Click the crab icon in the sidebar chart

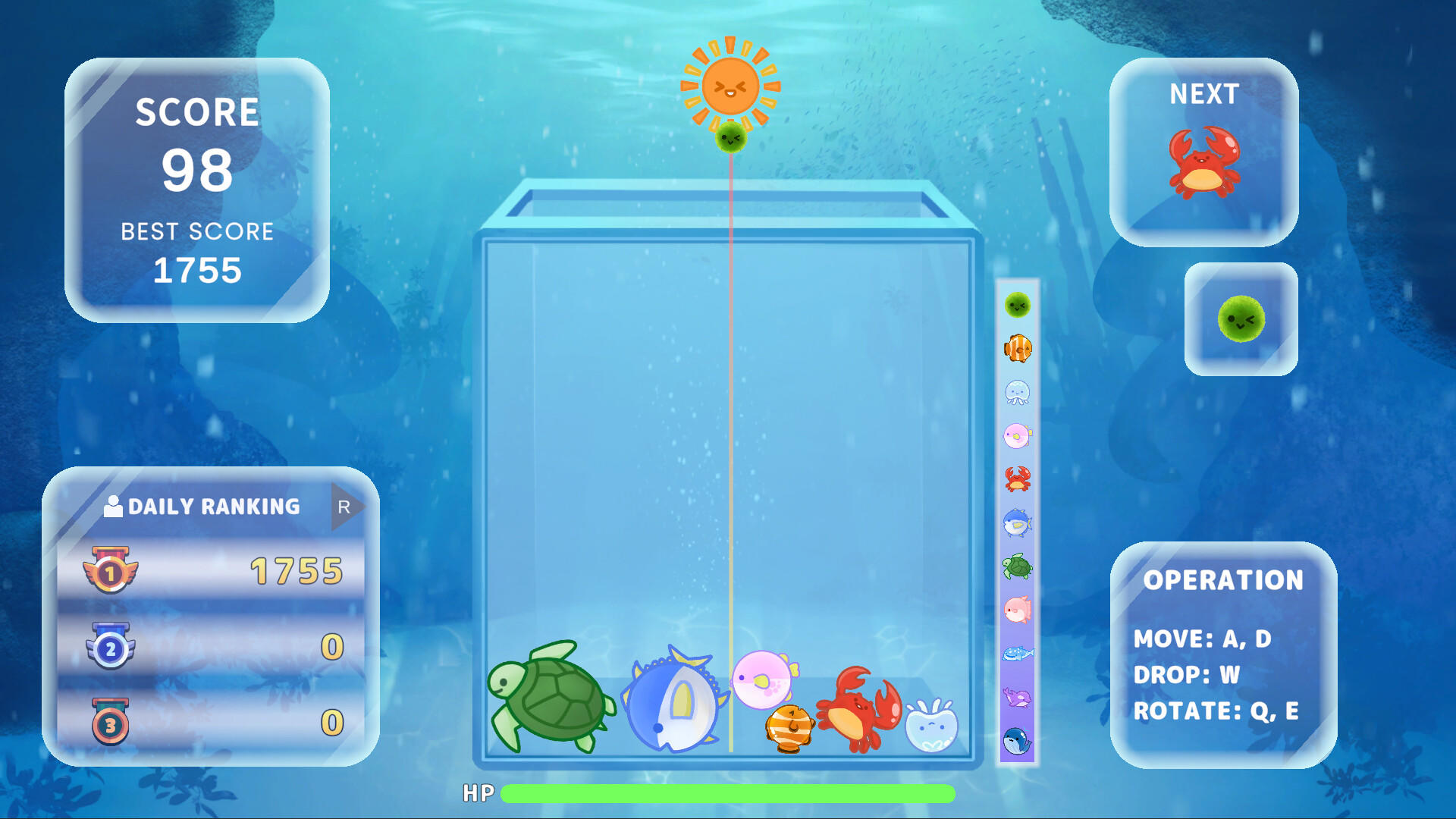(x=1018, y=479)
